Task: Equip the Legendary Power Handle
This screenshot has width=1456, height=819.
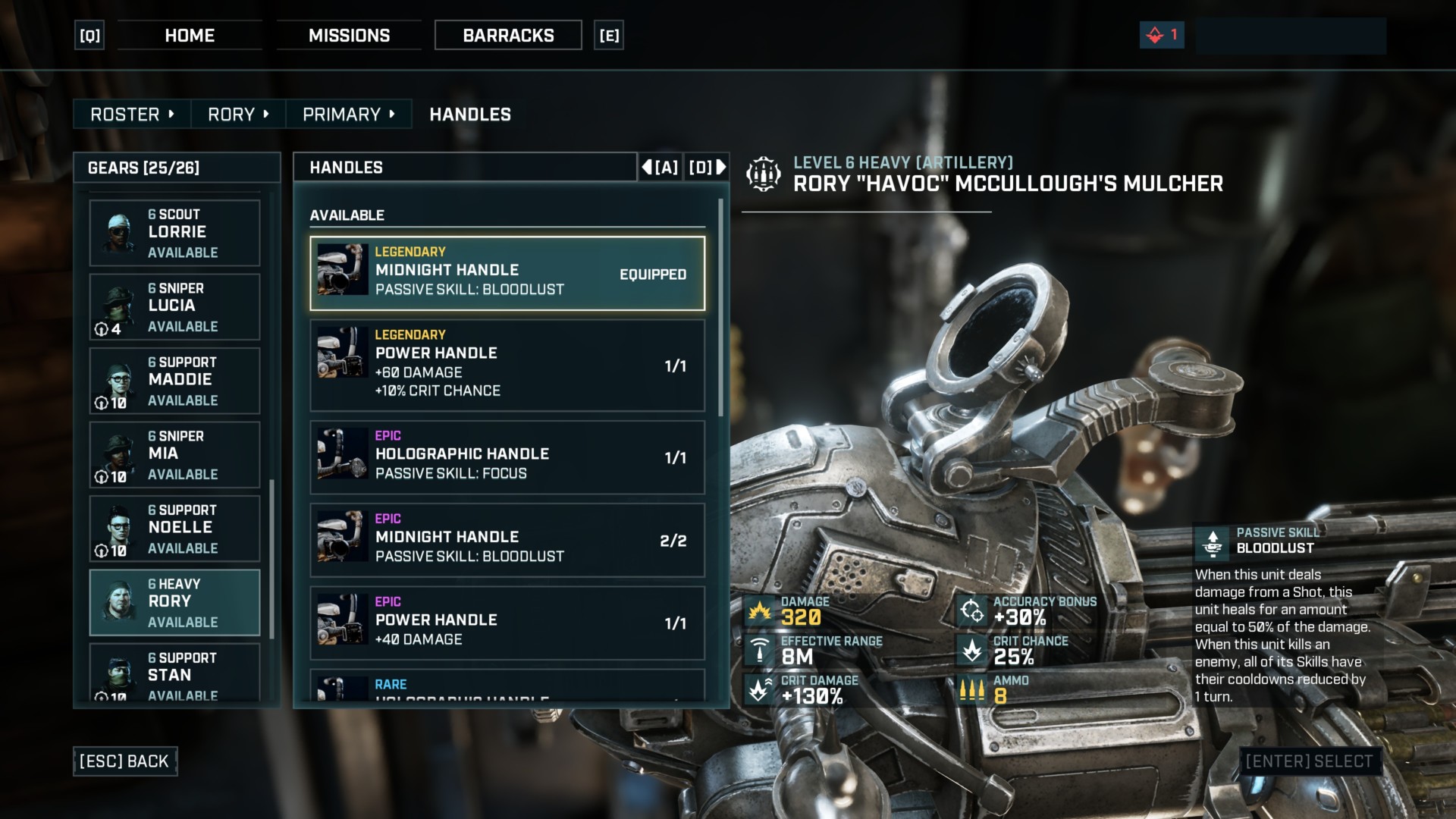Action: (507, 365)
